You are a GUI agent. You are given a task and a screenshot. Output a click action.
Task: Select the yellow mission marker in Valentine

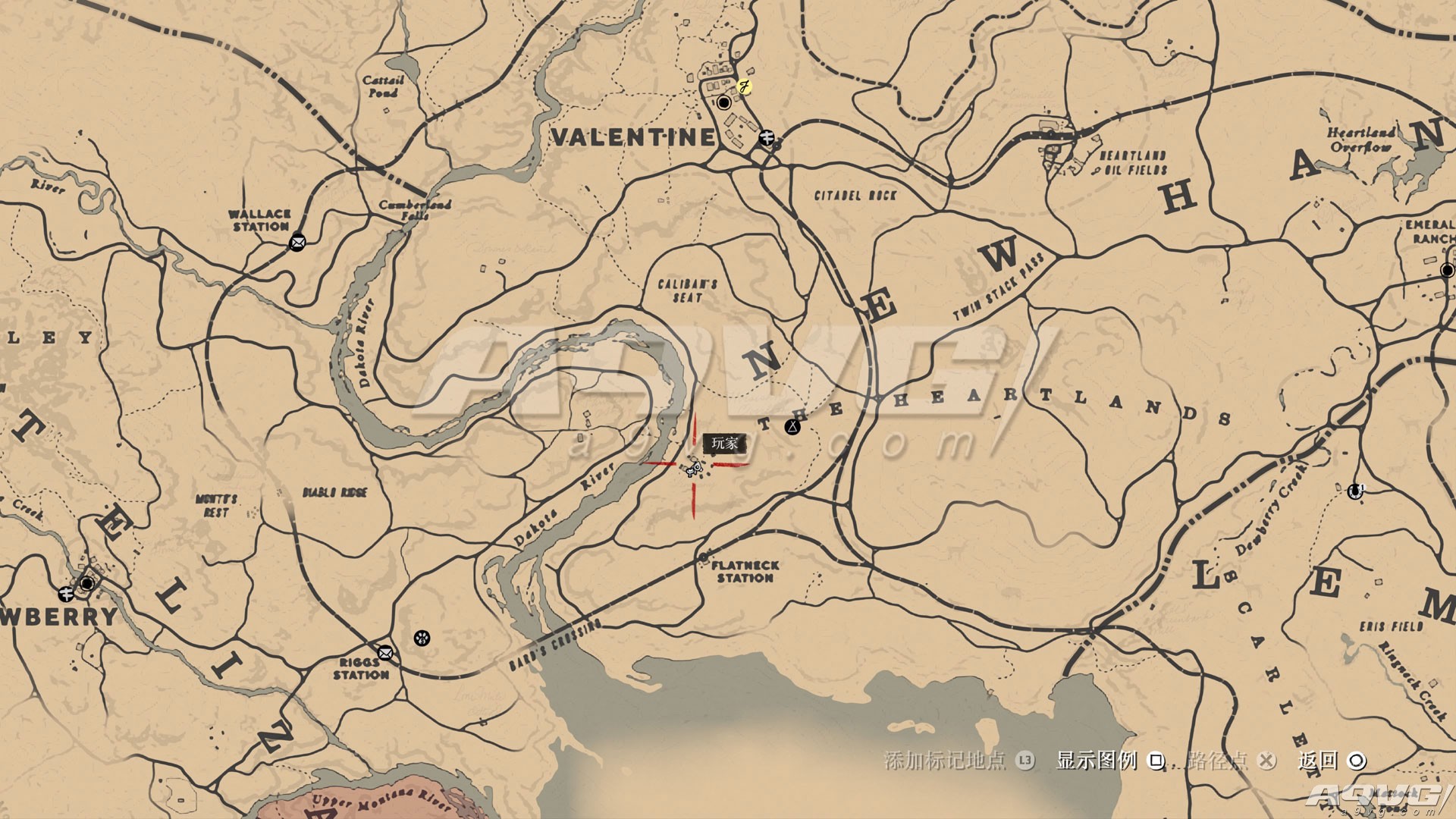tap(745, 86)
